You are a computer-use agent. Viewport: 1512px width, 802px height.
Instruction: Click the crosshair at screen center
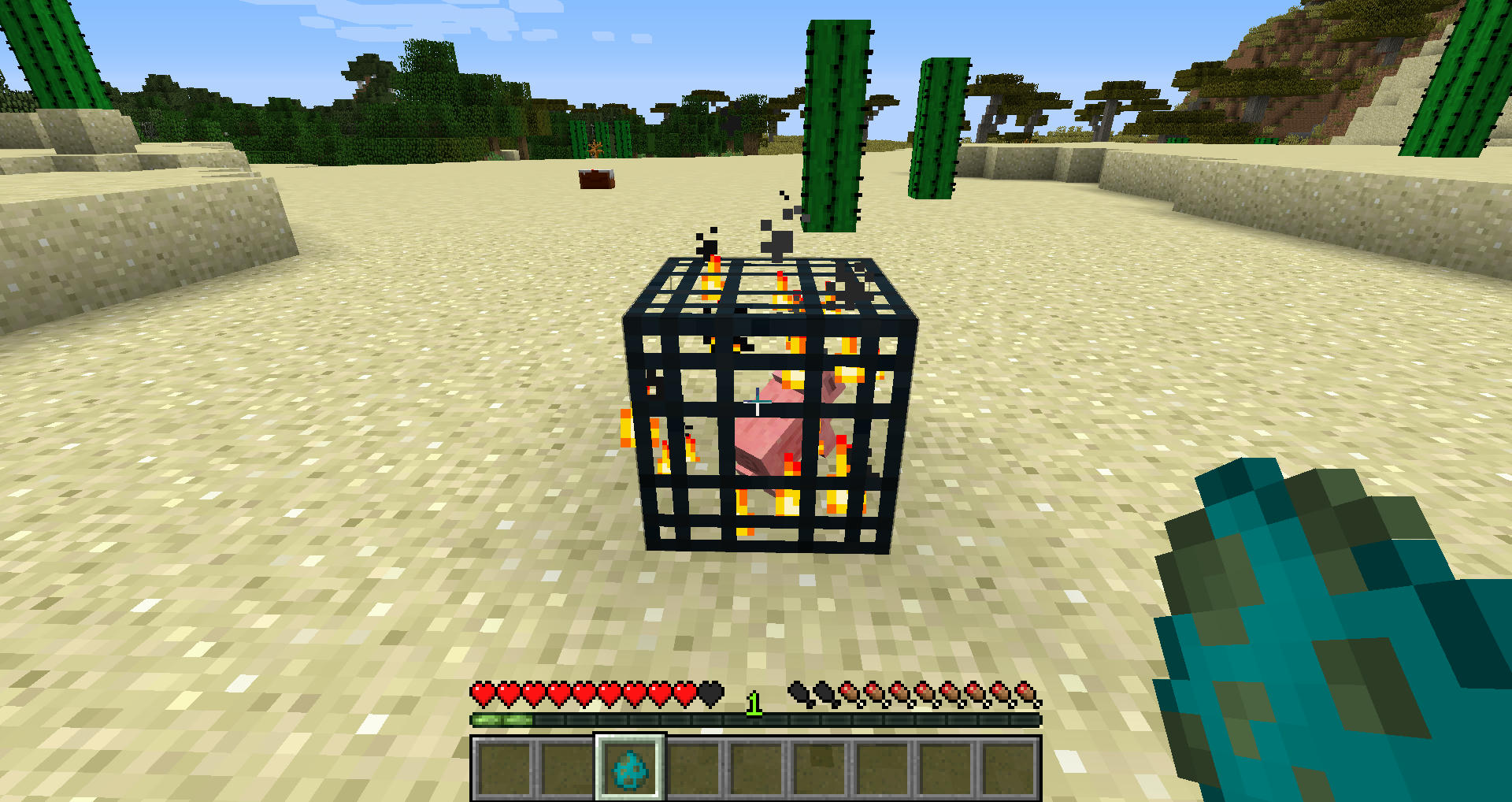[756, 401]
